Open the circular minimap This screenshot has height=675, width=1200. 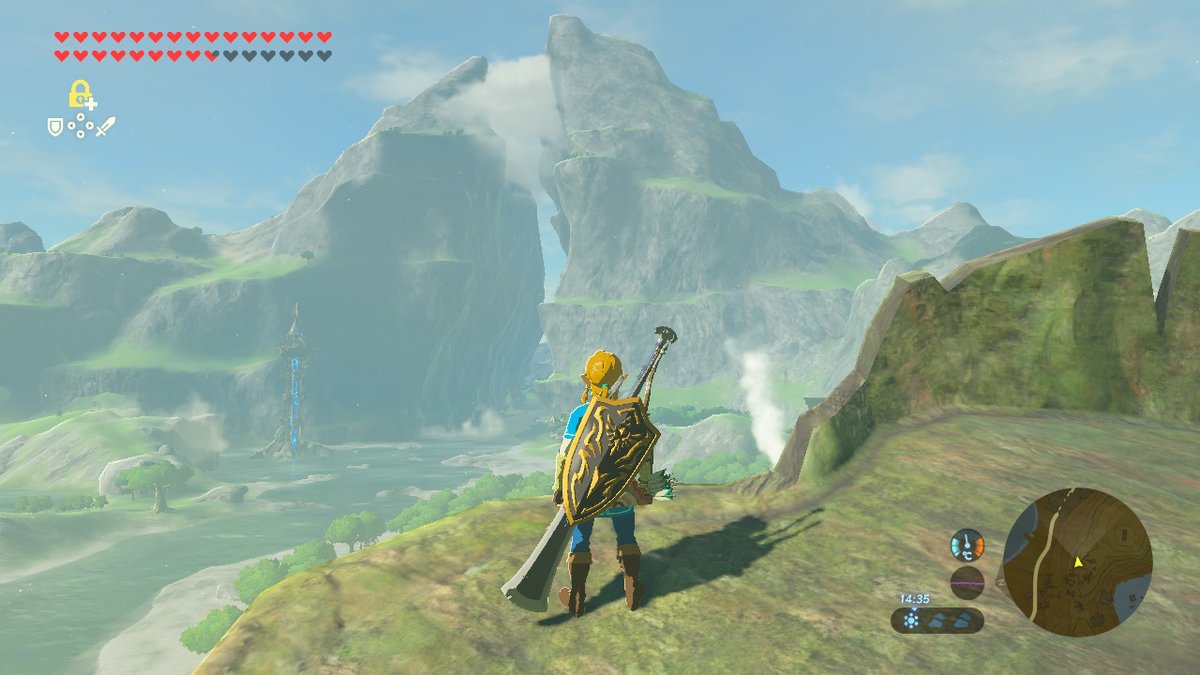click(1077, 562)
